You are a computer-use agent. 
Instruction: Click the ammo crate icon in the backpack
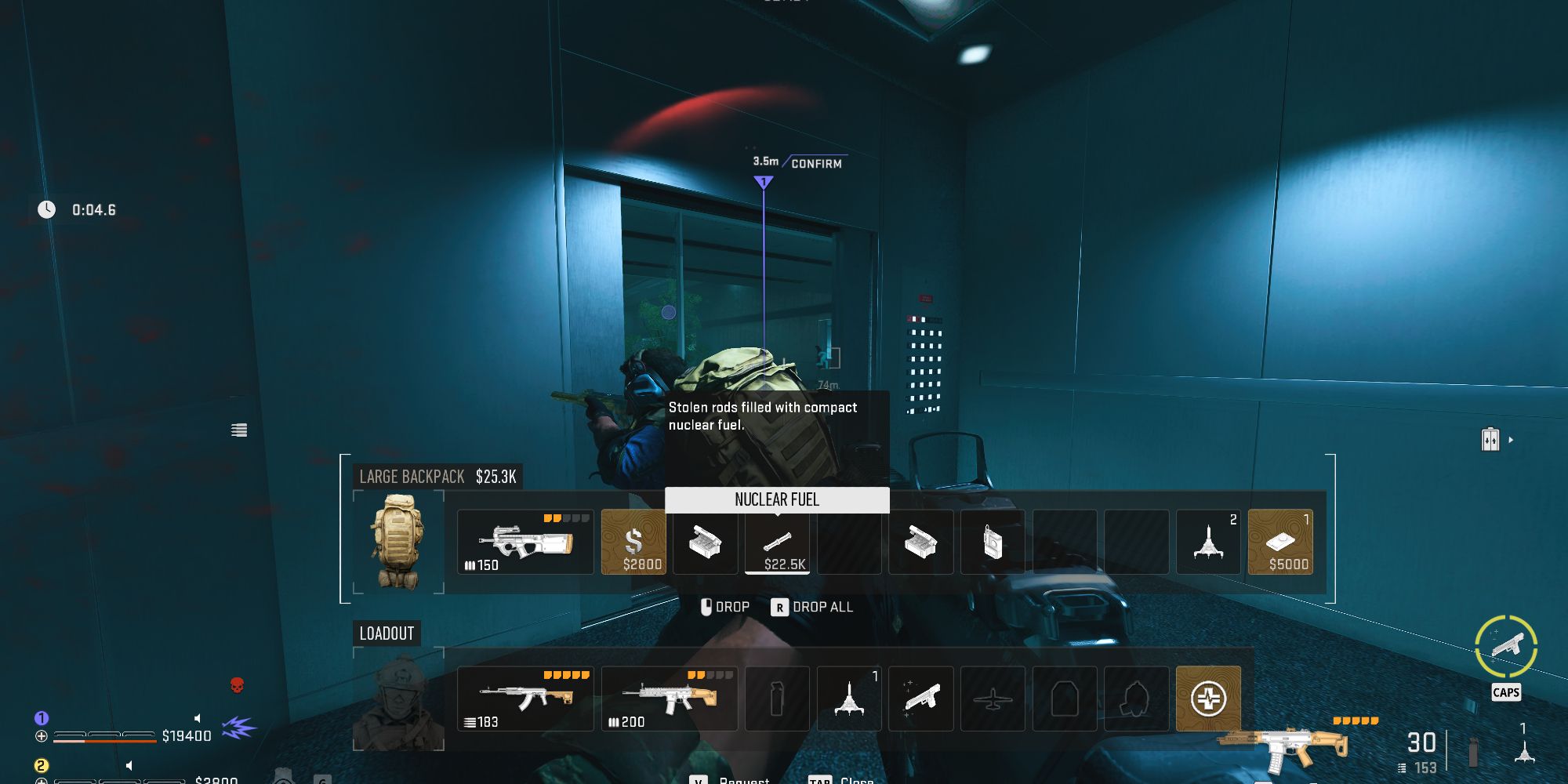pyautogui.click(x=705, y=541)
